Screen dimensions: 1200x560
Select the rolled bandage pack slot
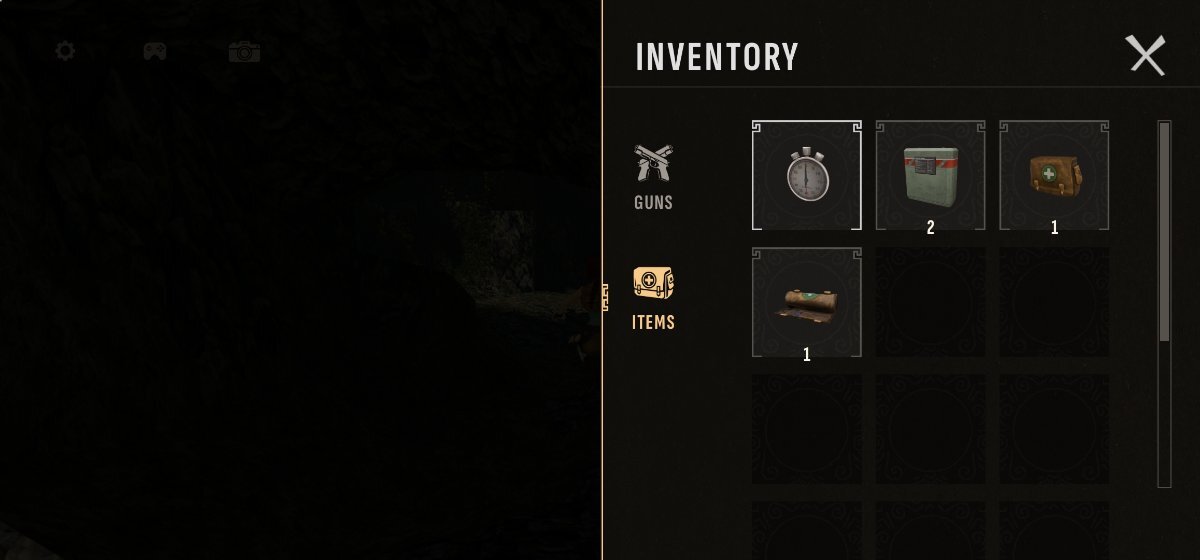(x=806, y=302)
